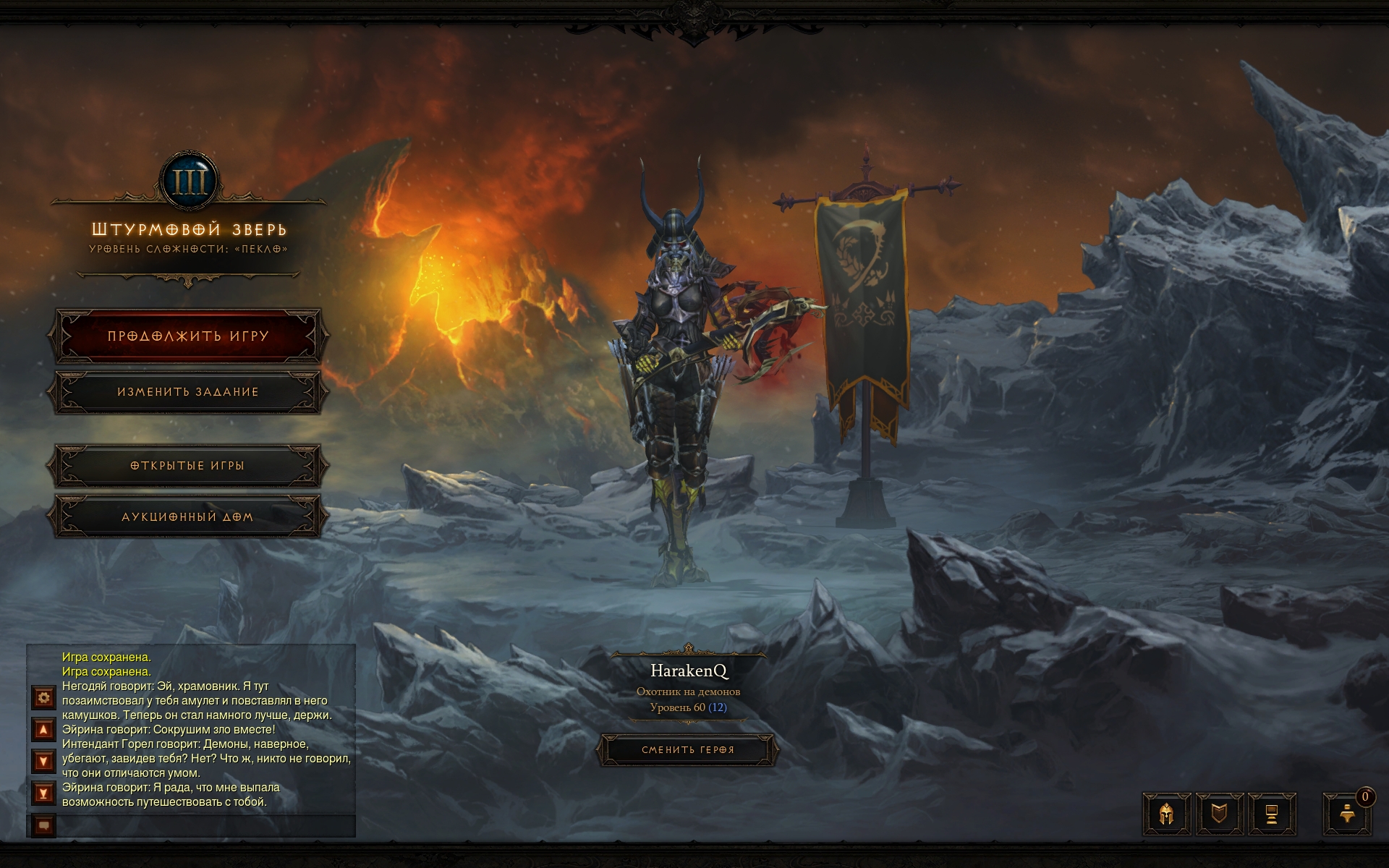Viewport: 1389px width, 868px height.
Task: Open game menu computer icon
Action: coord(1271,814)
